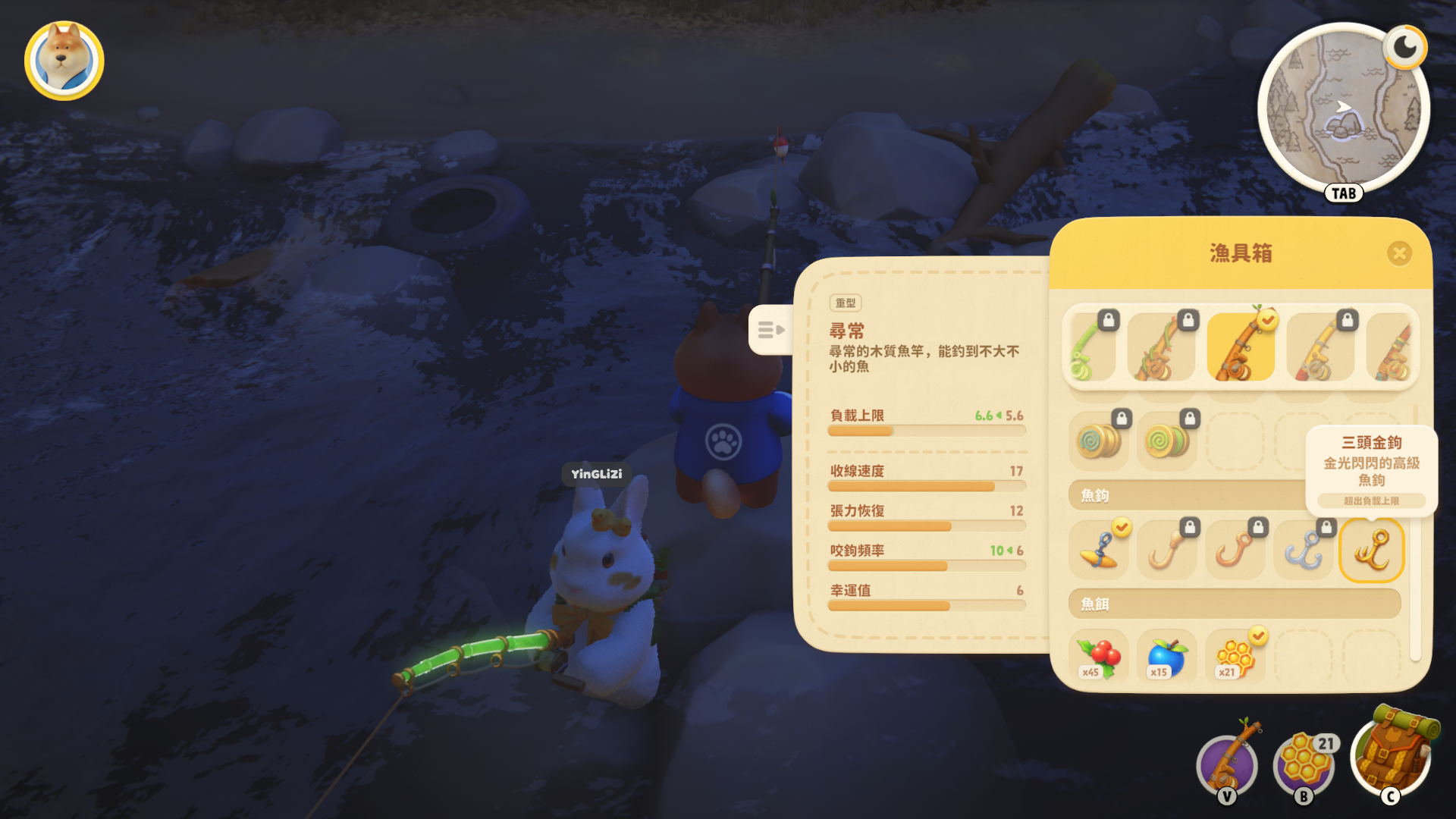The image size is (1456, 819).
Task: Choose the red berries bait
Action: click(x=1098, y=655)
